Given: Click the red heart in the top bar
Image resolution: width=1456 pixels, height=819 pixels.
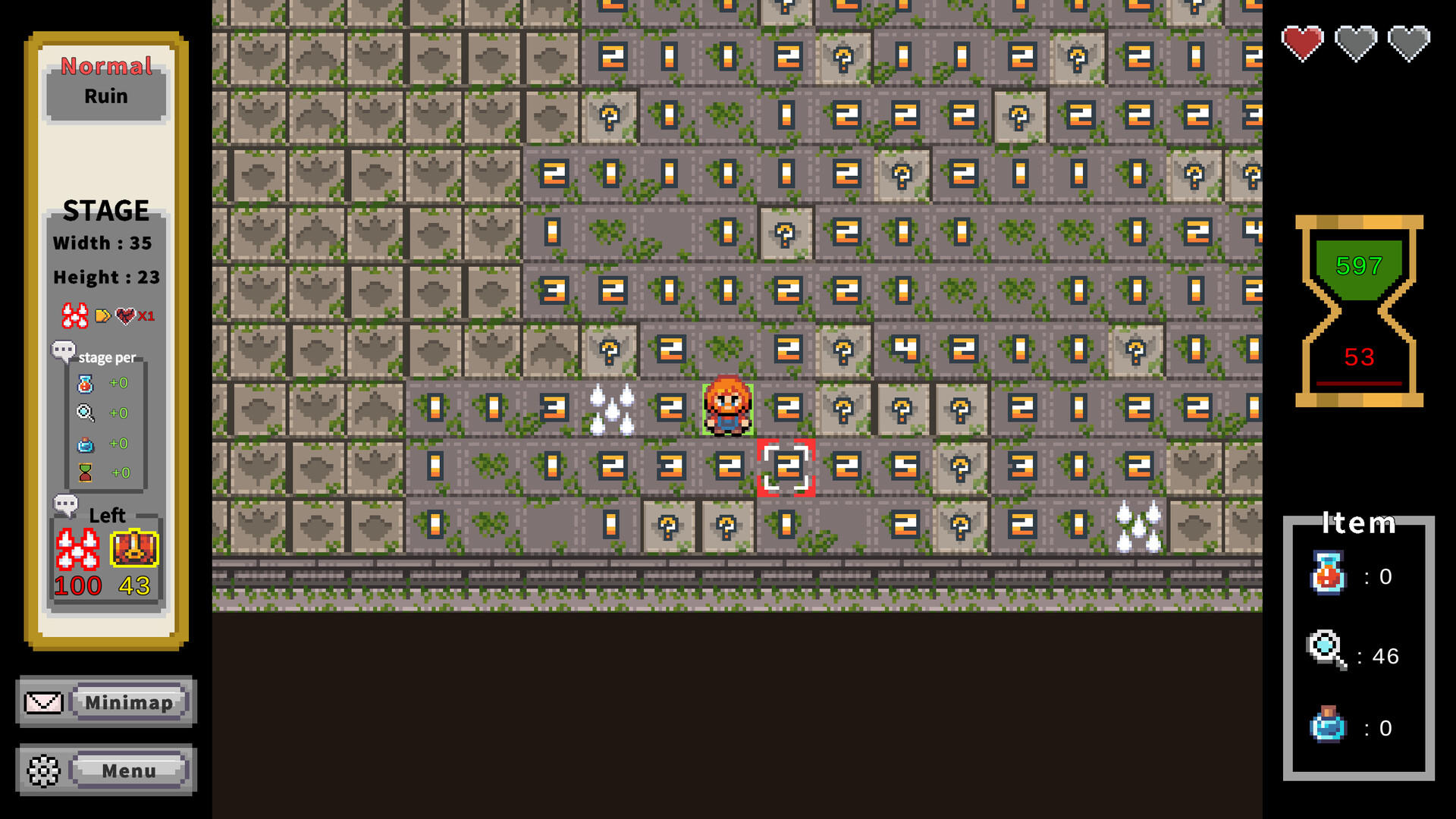Looking at the screenshot, I should (x=1302, y=42).
